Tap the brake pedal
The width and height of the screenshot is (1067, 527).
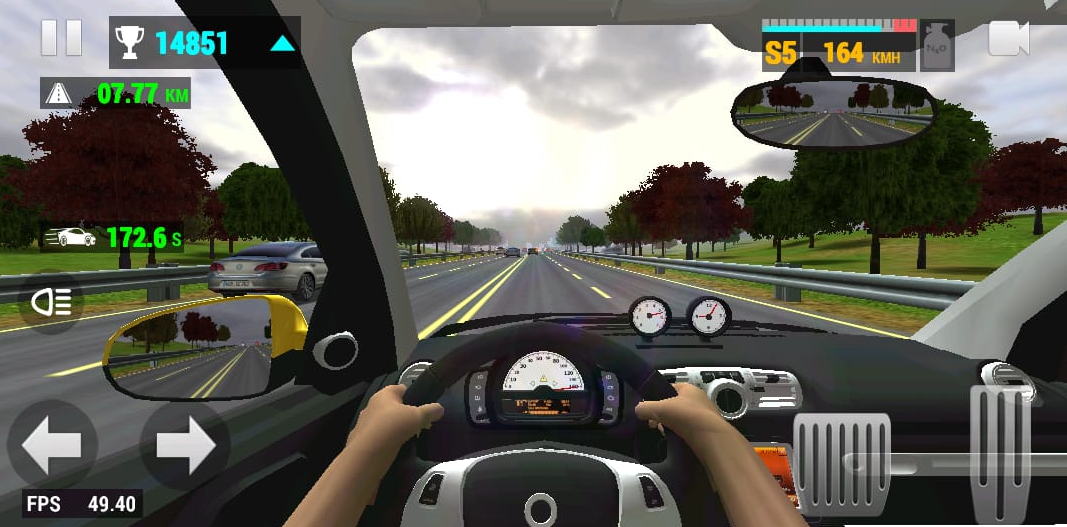pos(841,463)
